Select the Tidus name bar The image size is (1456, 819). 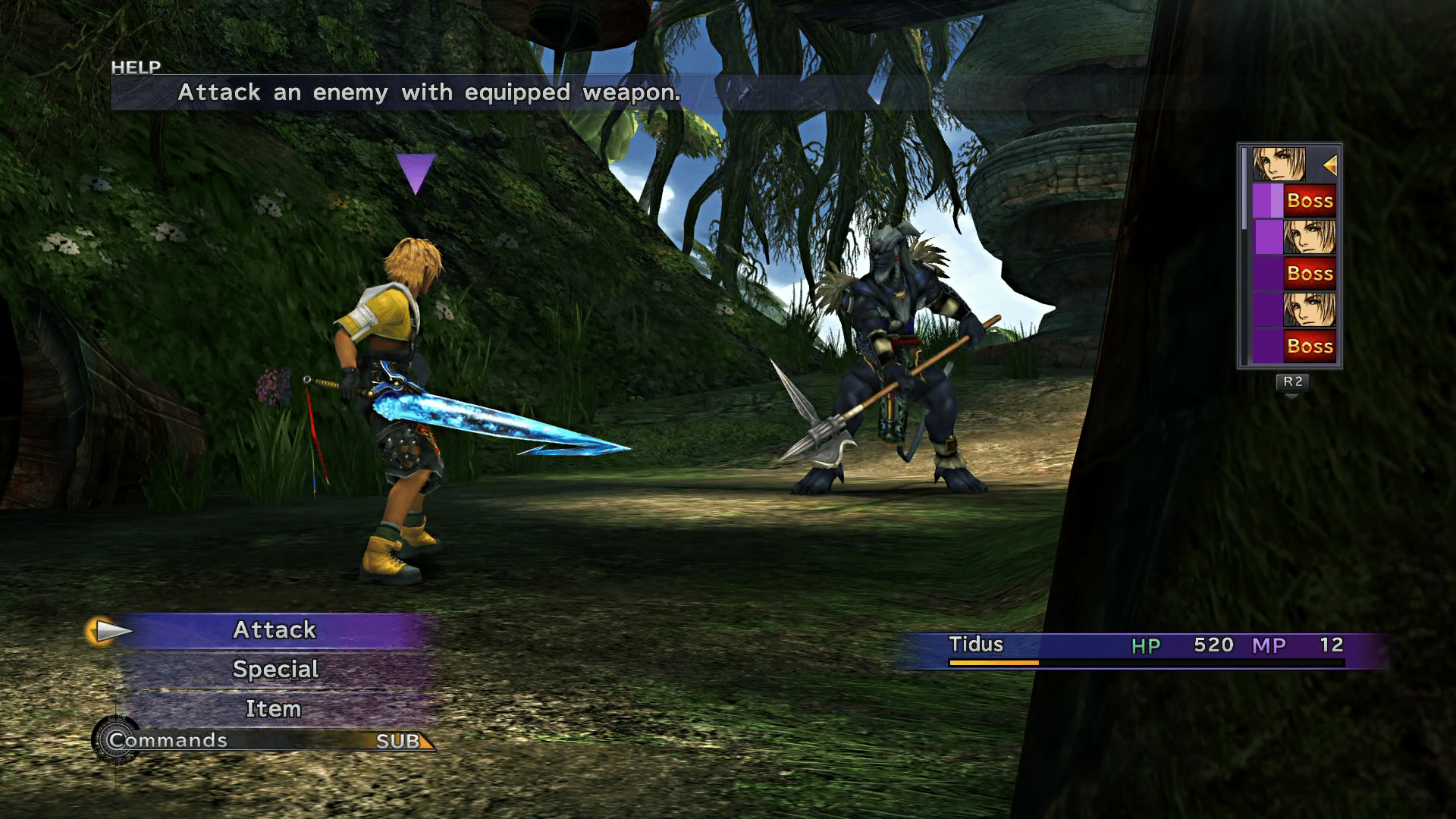978,645
